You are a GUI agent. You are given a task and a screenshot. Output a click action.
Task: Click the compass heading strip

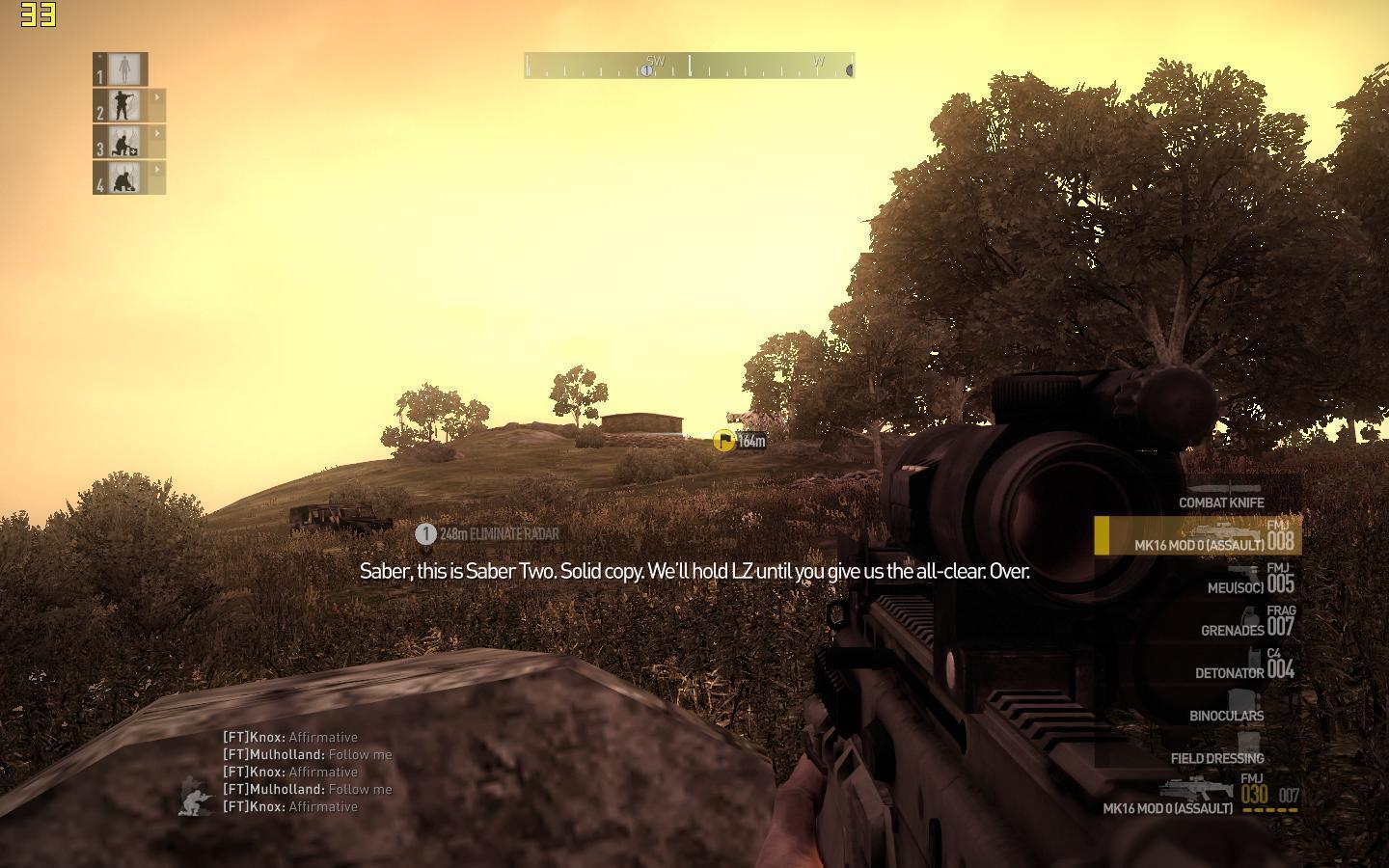point(689,67)
